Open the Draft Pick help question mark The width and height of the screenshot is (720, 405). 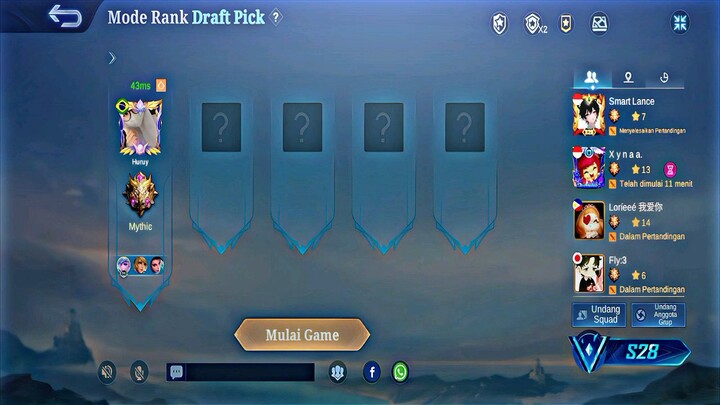click(277, 17)
